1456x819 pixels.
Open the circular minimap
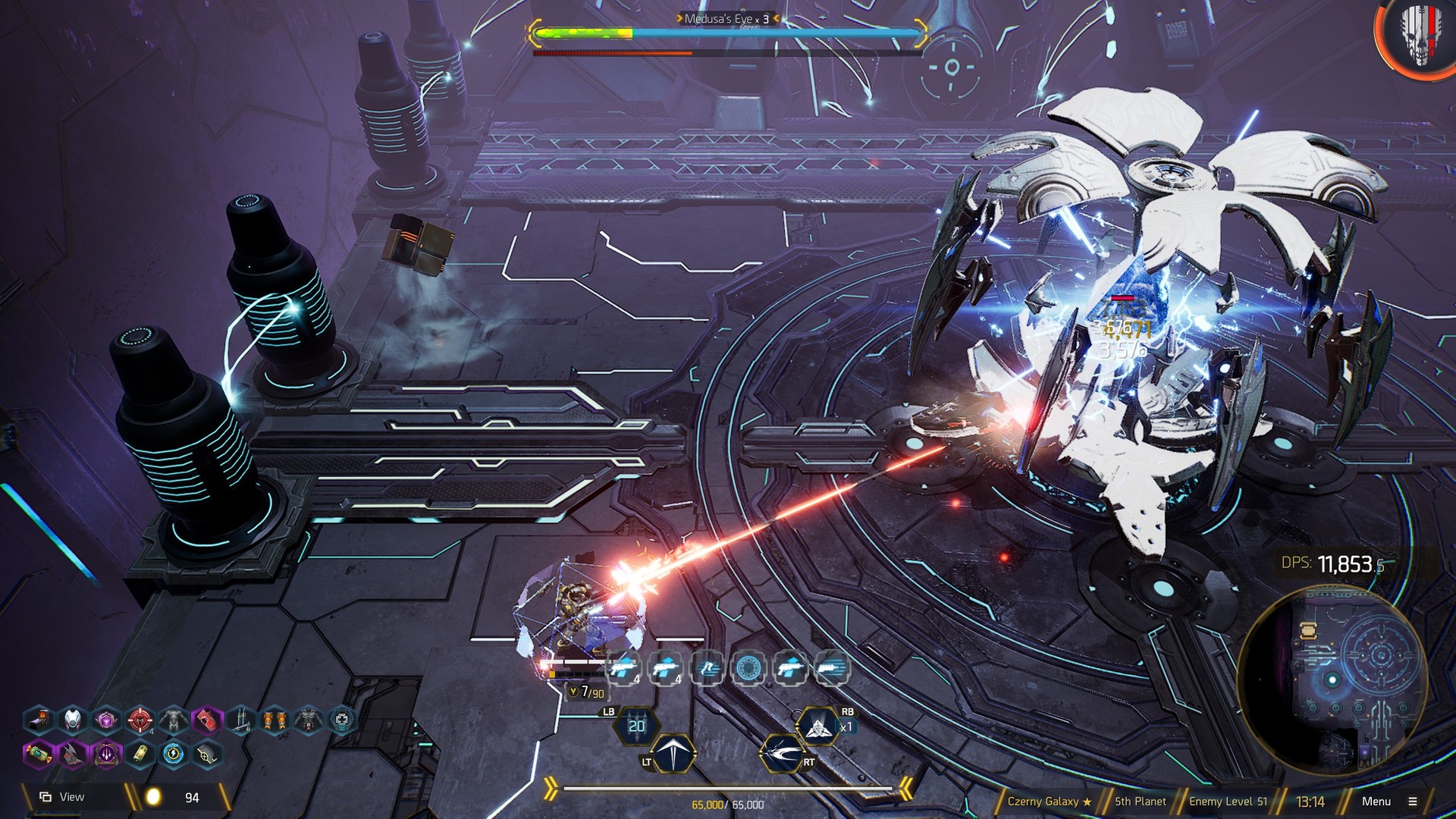pyautogui.click(x=1332, y=679)
